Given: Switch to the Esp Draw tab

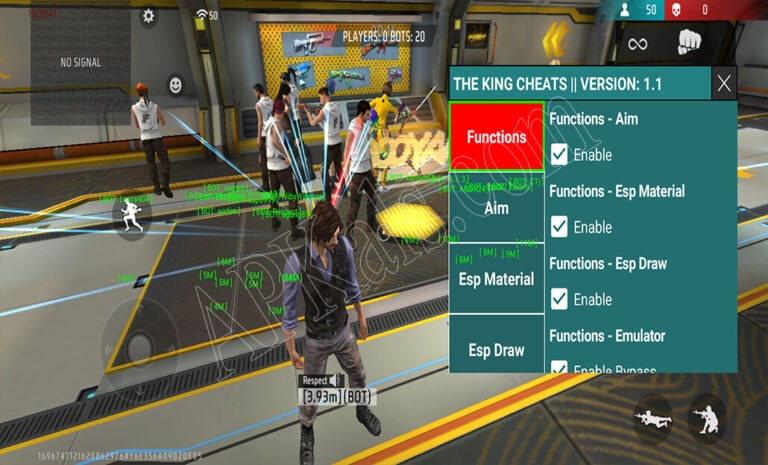Looking at the screenshot, I should coord(496,350).
